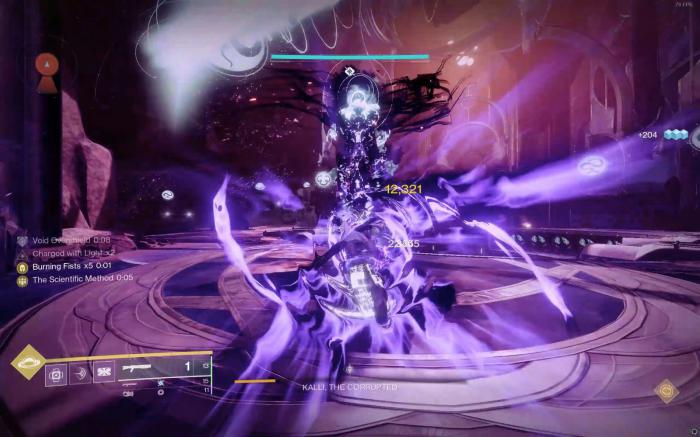Activate the grenade ability icon
The width and height of the screenshot is (700, 437).
click(x=56, y=376)
